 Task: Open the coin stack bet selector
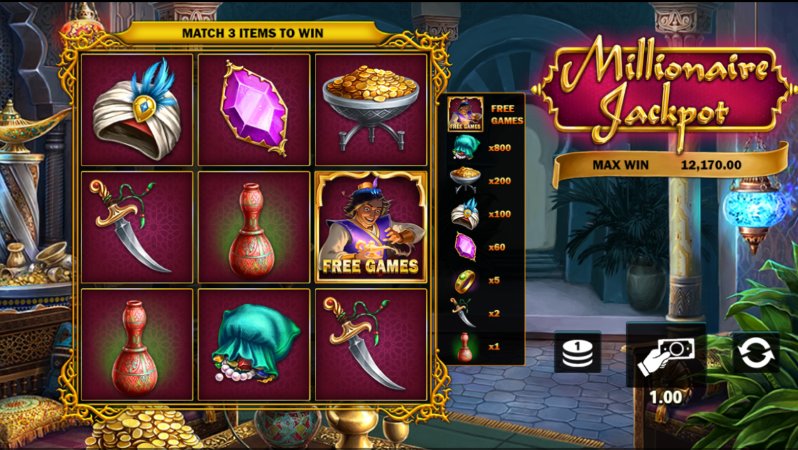(x=577, y=352)
